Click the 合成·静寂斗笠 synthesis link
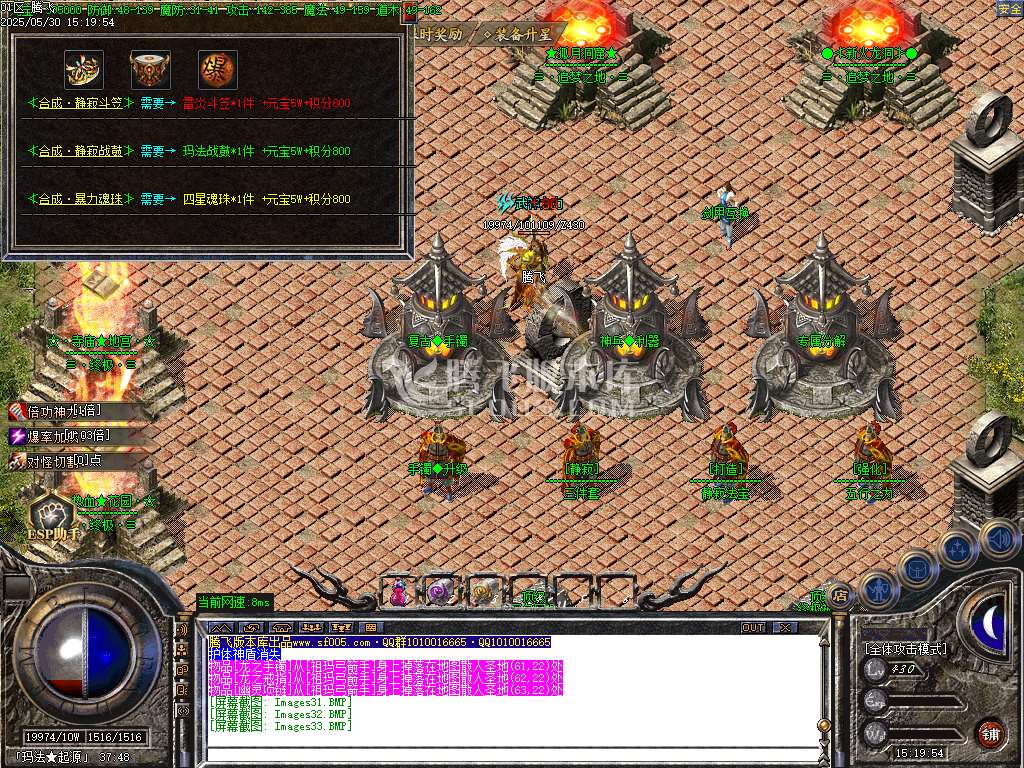 point(80,103)
